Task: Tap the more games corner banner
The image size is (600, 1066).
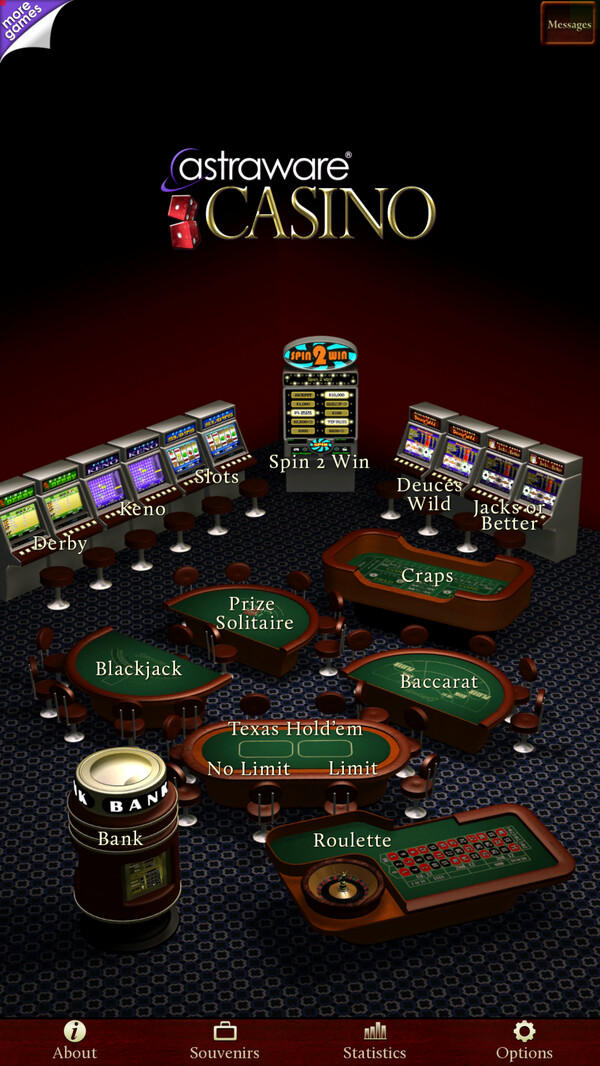Action: pos(24,24)
